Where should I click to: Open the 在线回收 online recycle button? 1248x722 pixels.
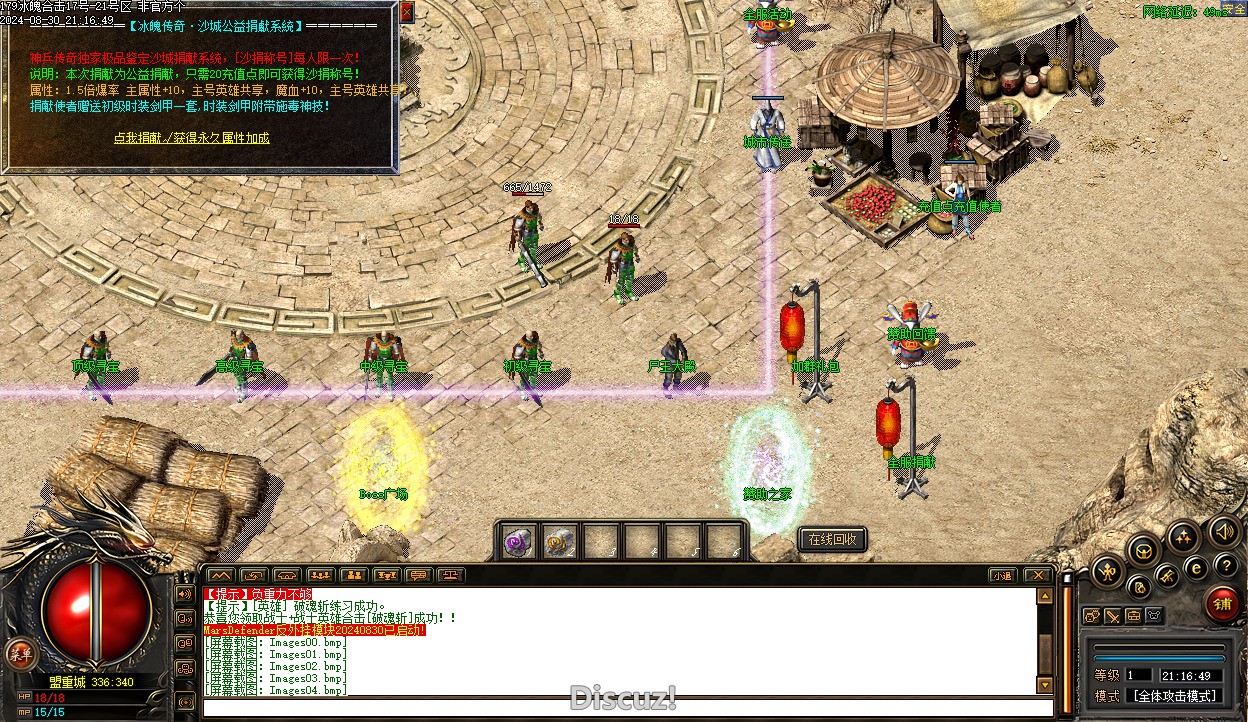(832, 540)
